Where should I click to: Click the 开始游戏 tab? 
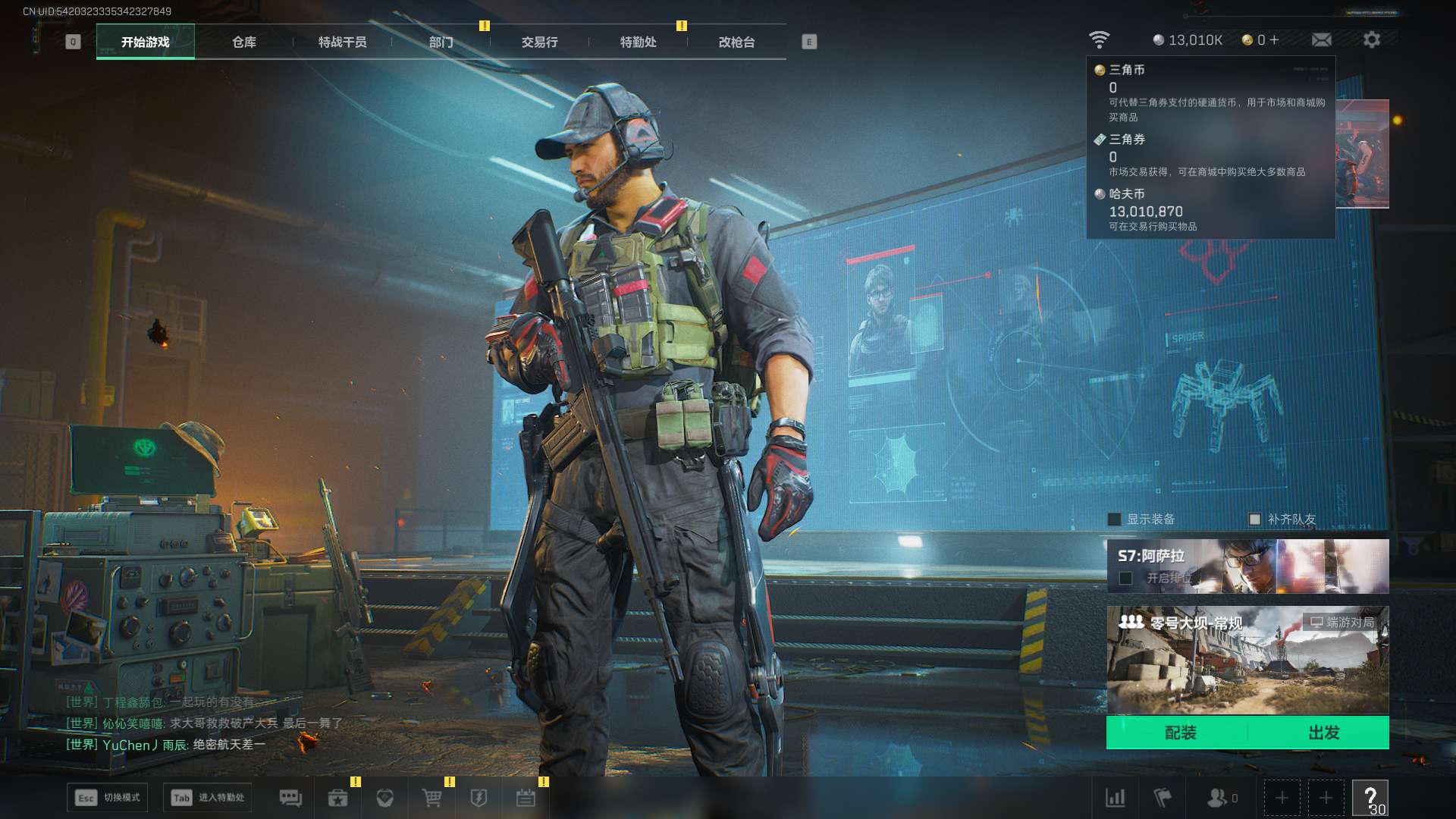point(145,42)
